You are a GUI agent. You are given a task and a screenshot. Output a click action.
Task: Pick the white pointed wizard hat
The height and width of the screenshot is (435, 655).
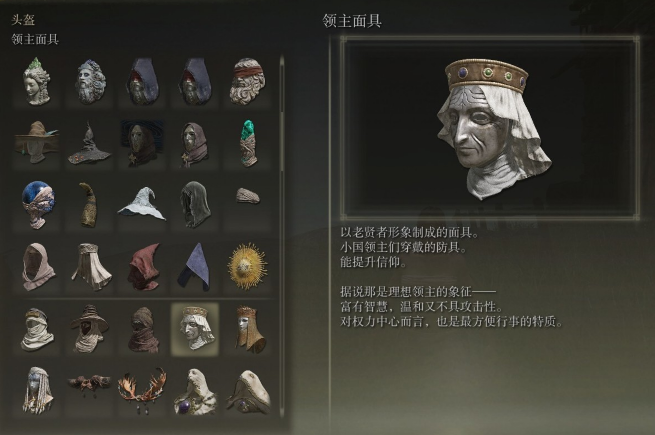point(142,204)
